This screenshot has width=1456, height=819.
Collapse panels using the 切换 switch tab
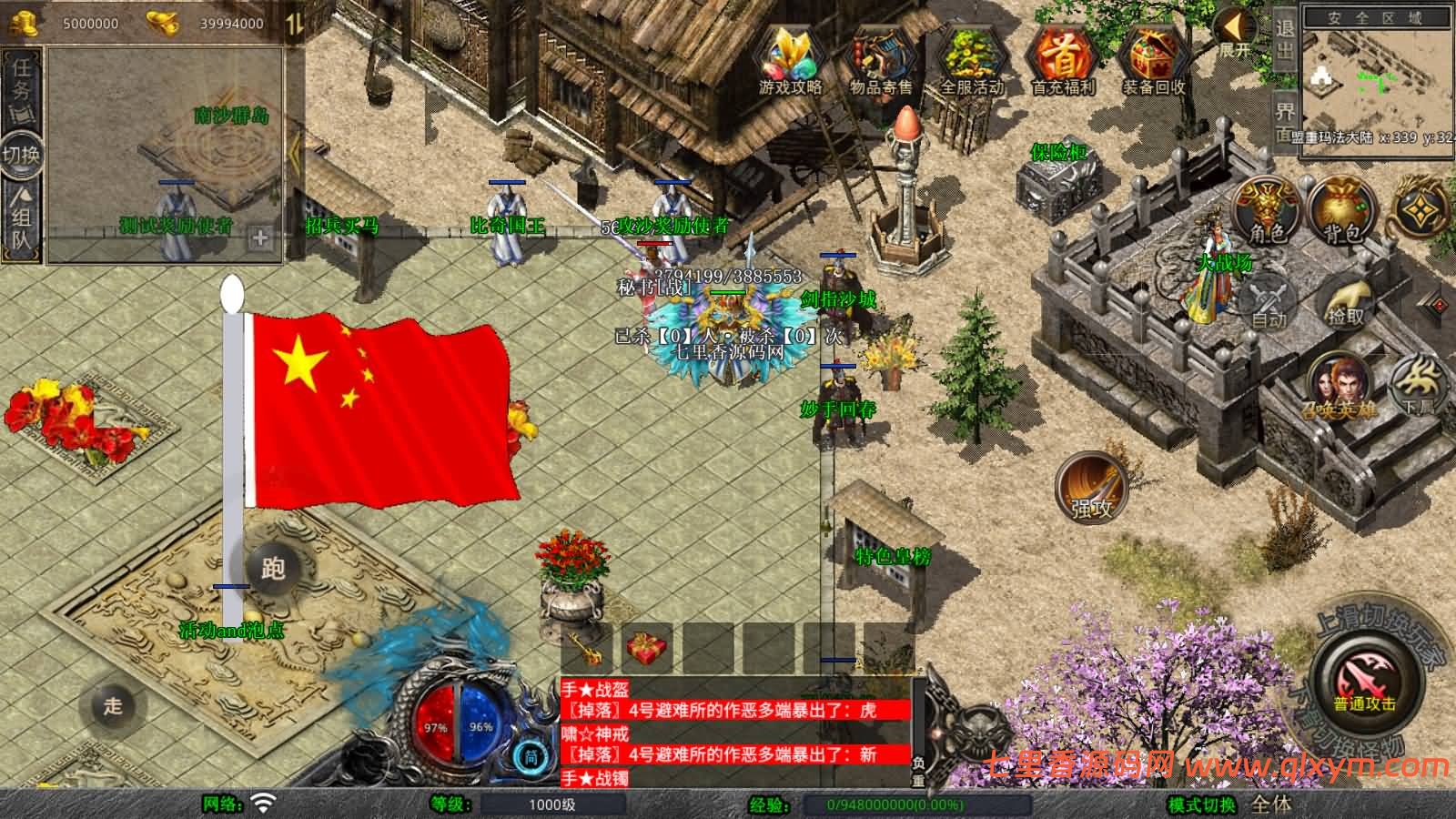pos(23,155)
